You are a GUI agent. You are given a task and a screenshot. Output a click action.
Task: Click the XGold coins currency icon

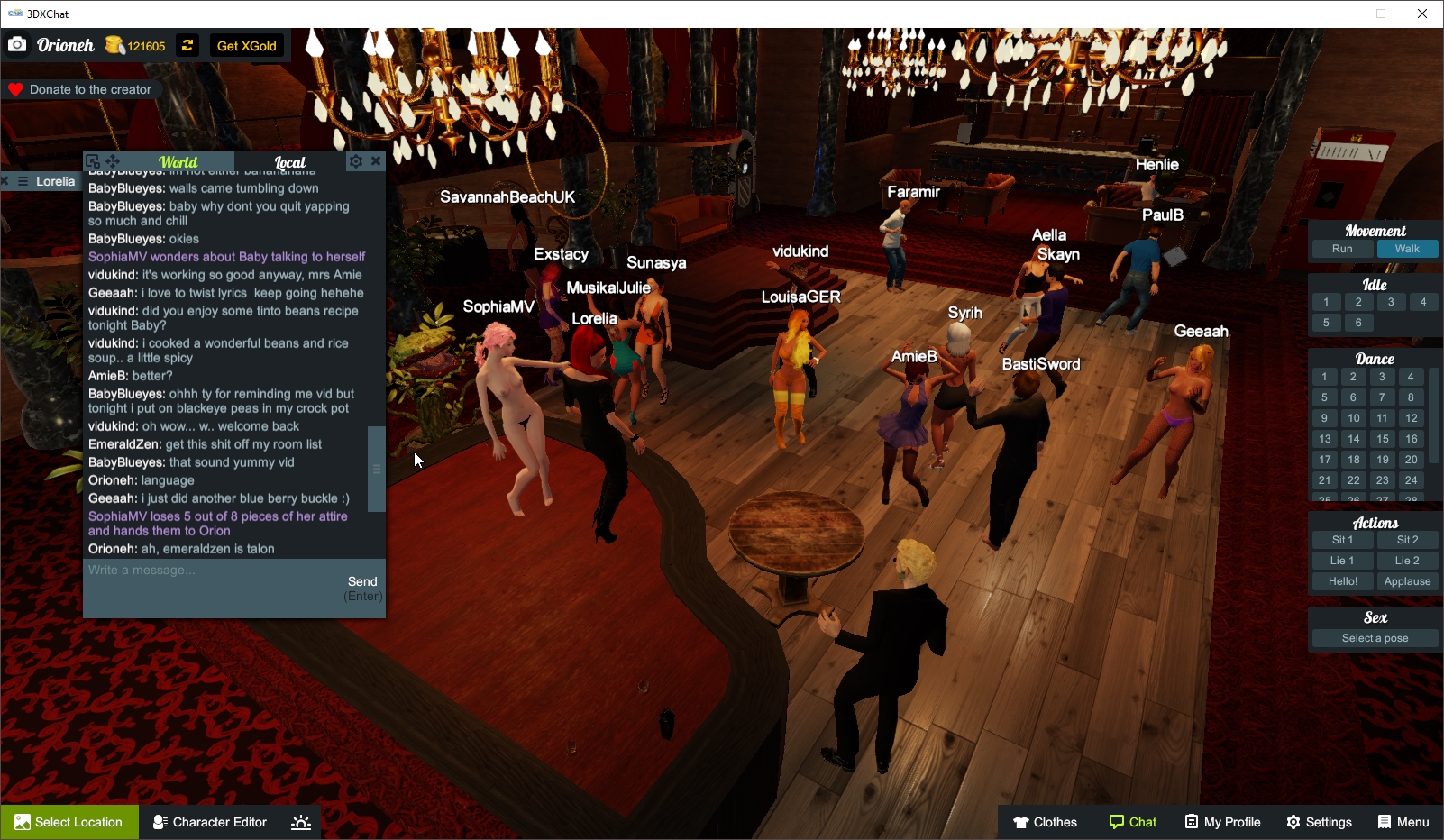114,44
